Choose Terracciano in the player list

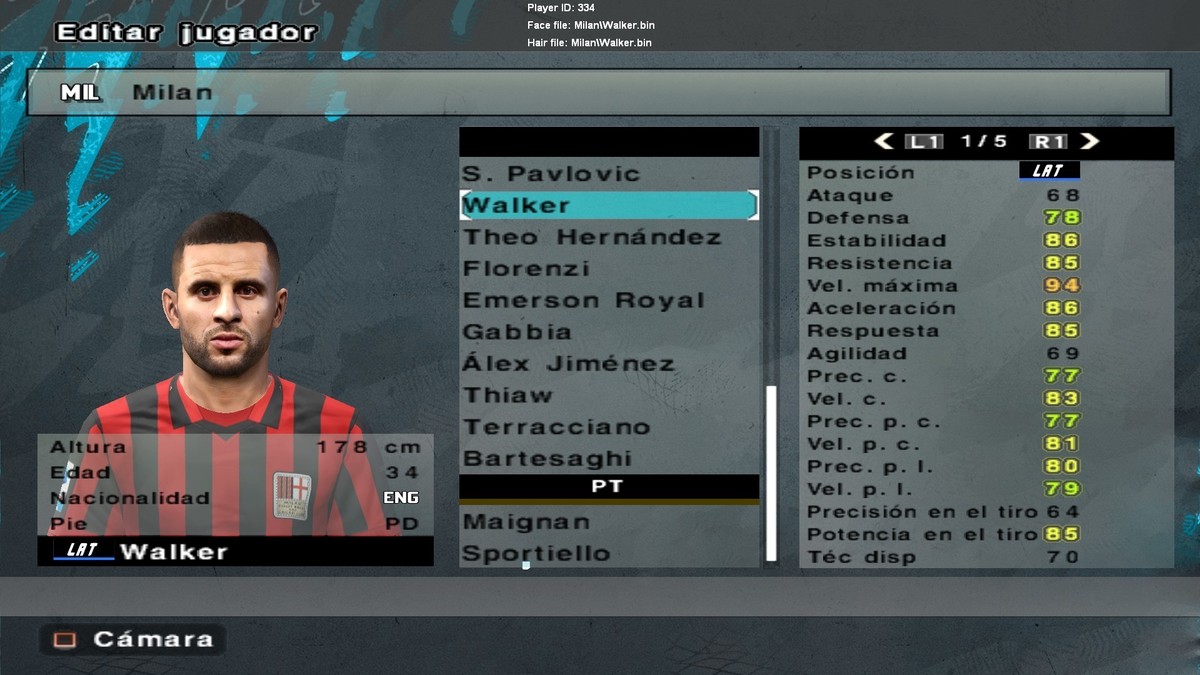[556, 428]
